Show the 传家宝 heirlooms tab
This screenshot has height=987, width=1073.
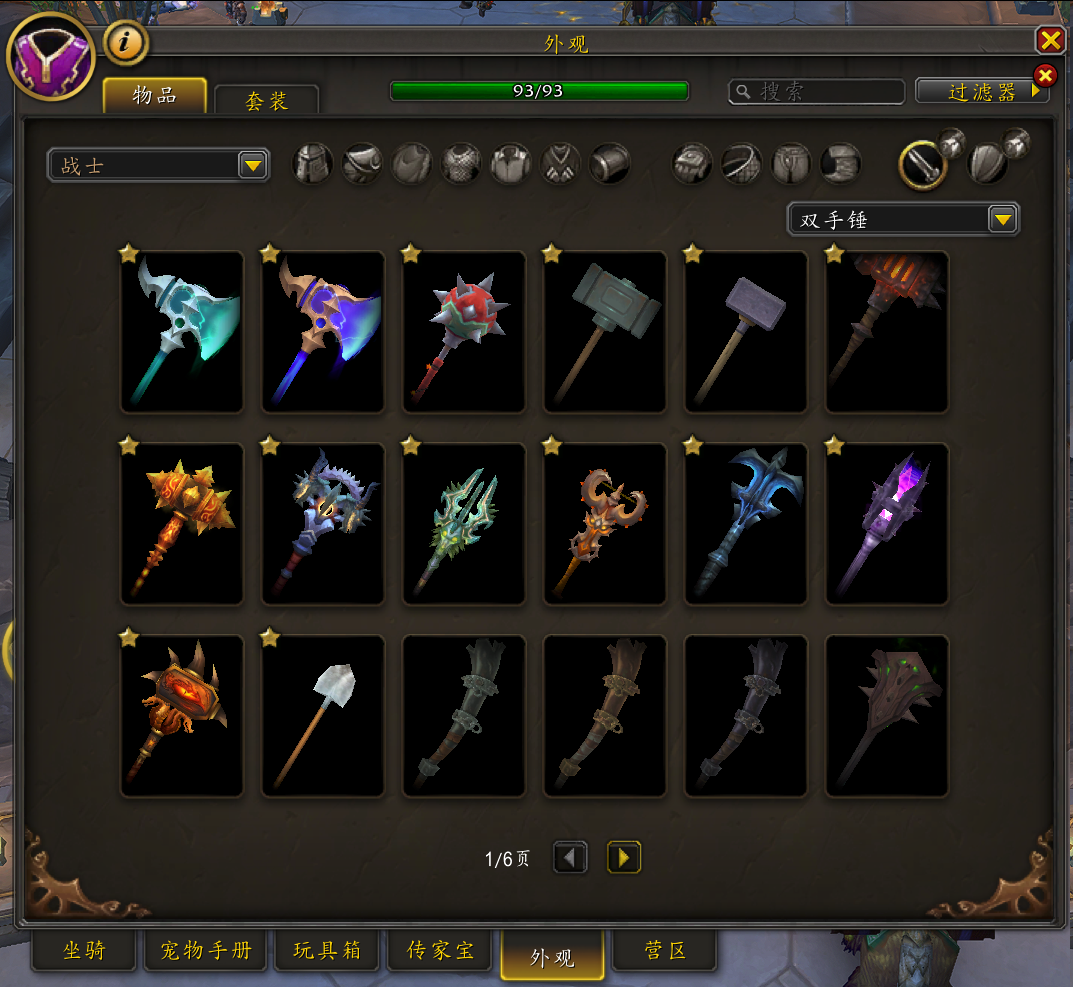441,950
